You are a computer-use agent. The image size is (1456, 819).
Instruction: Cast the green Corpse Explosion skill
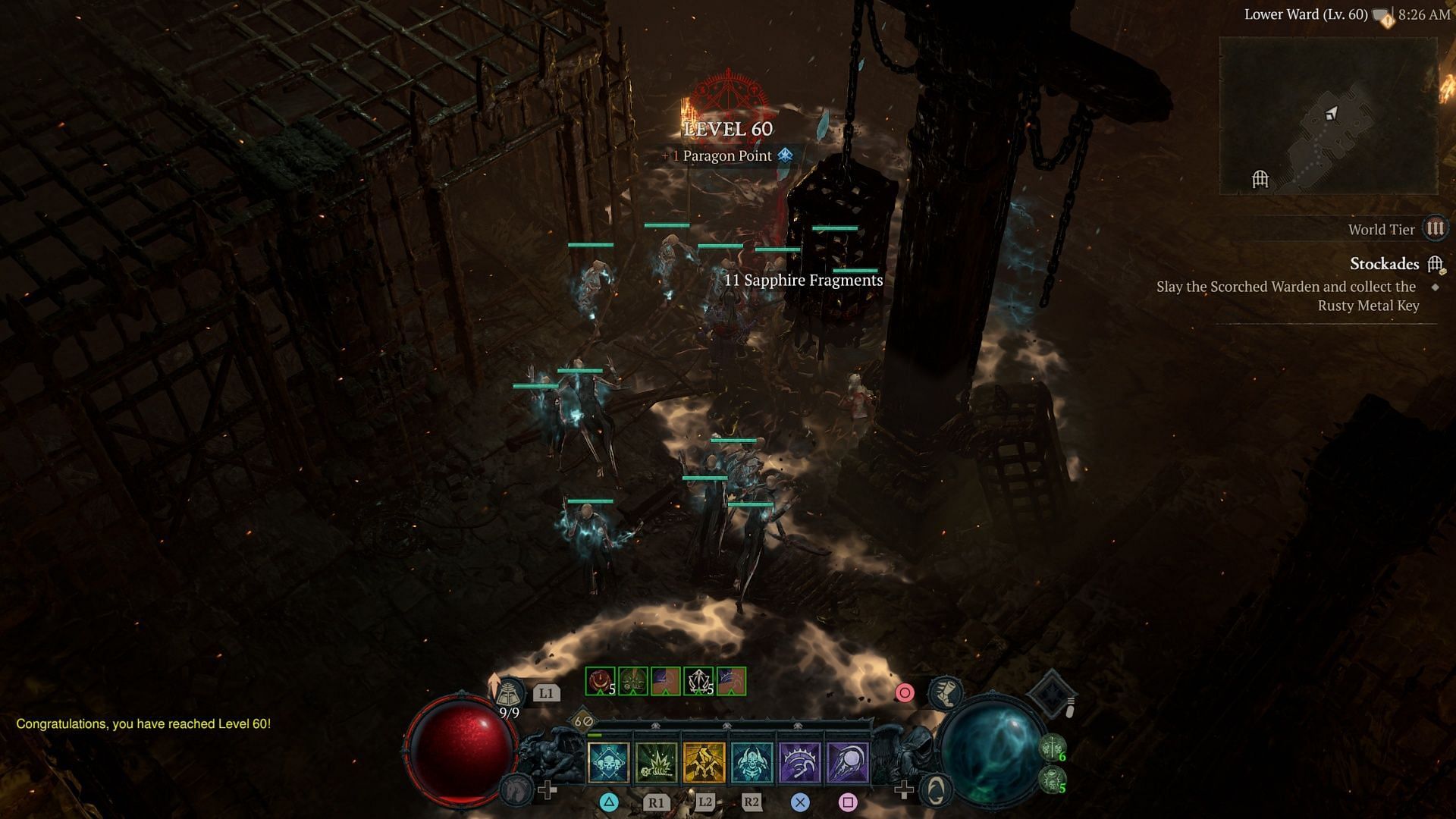pos(657,761)
